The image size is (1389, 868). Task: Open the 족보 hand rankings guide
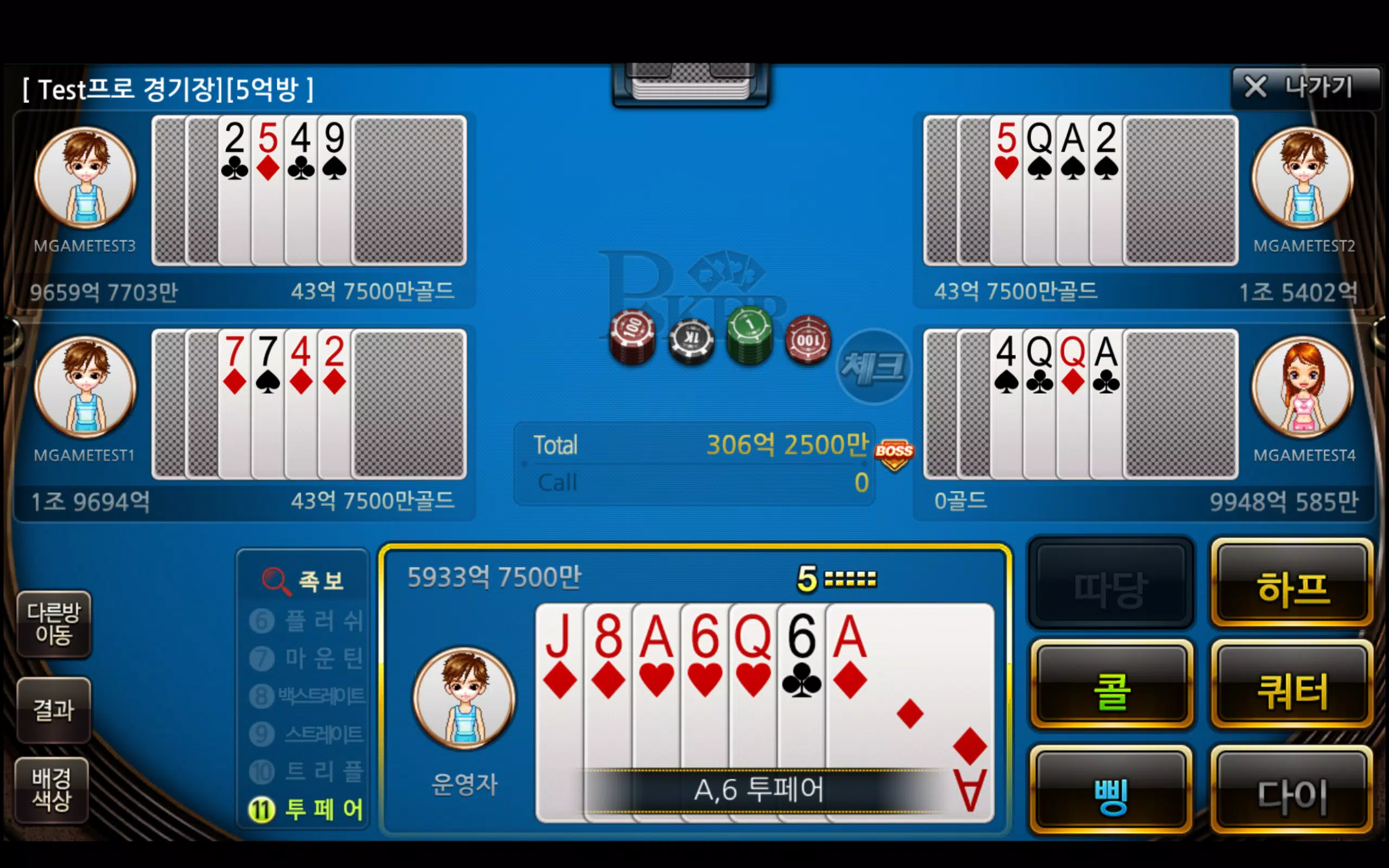tap(303, 580)
